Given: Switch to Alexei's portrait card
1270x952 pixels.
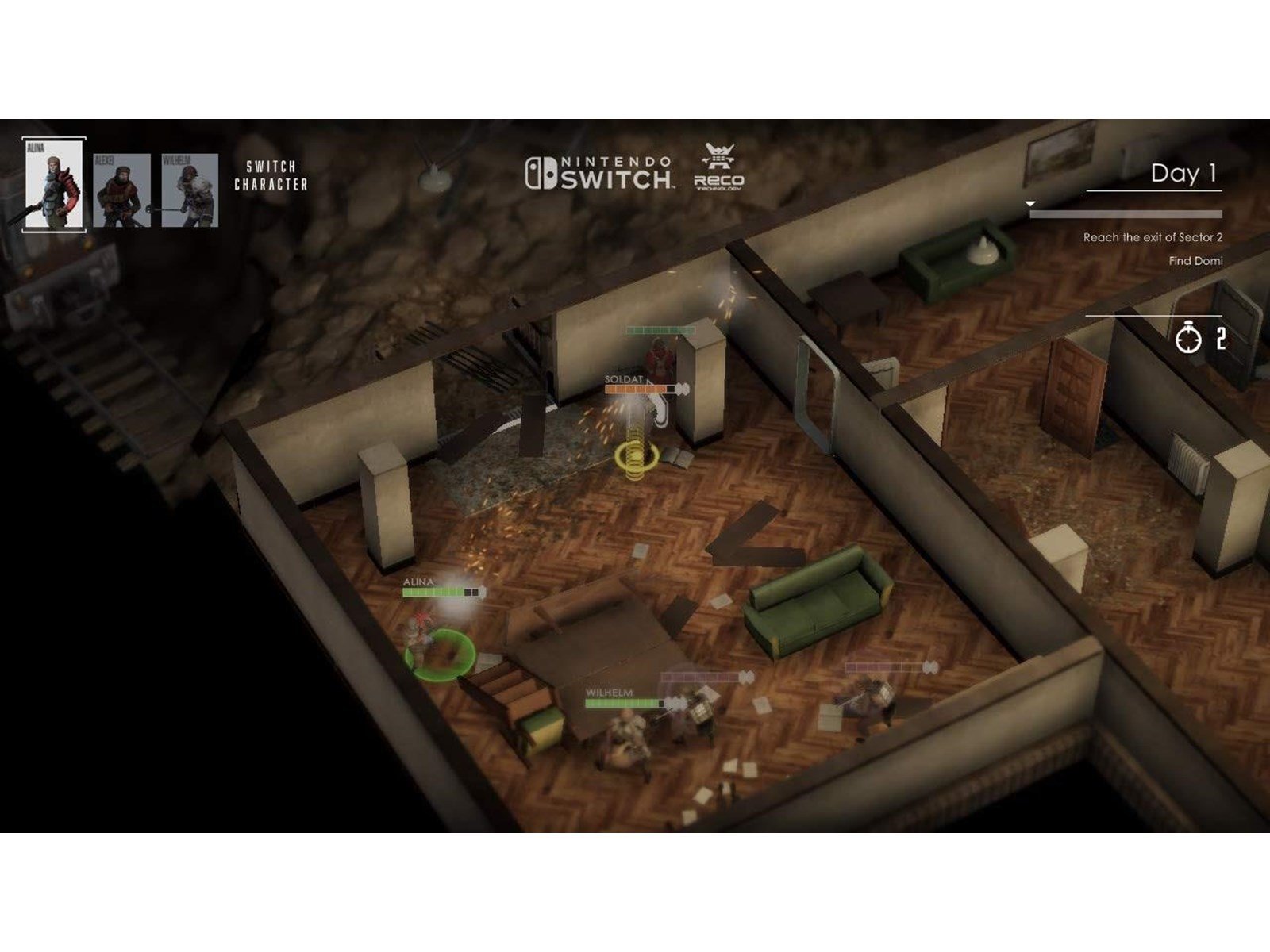Looking at the screenshot, I should (x=121, y=190).
